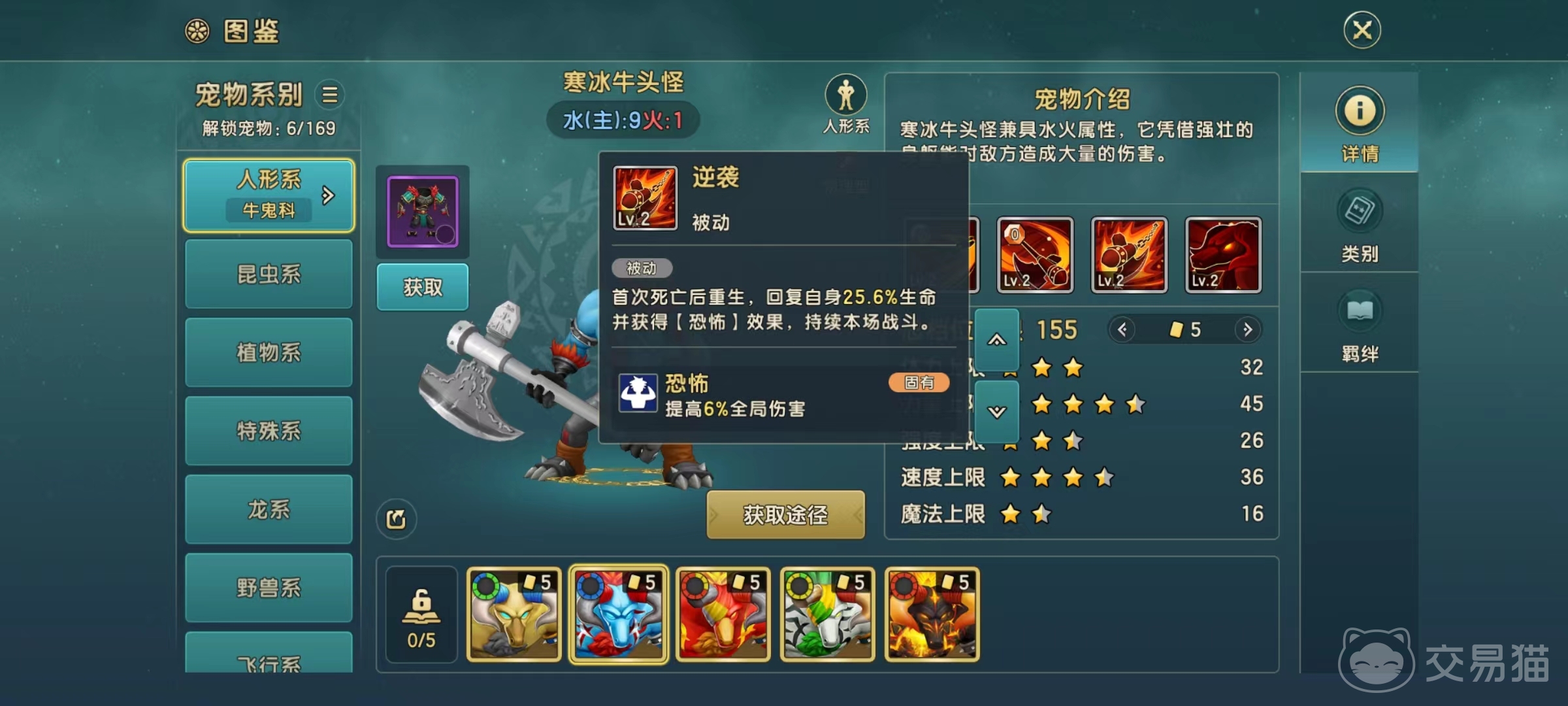This screenshot has width=1568, height=706.
Task: Click the up chevron beside stat values
Action: [x=998, y=340]
